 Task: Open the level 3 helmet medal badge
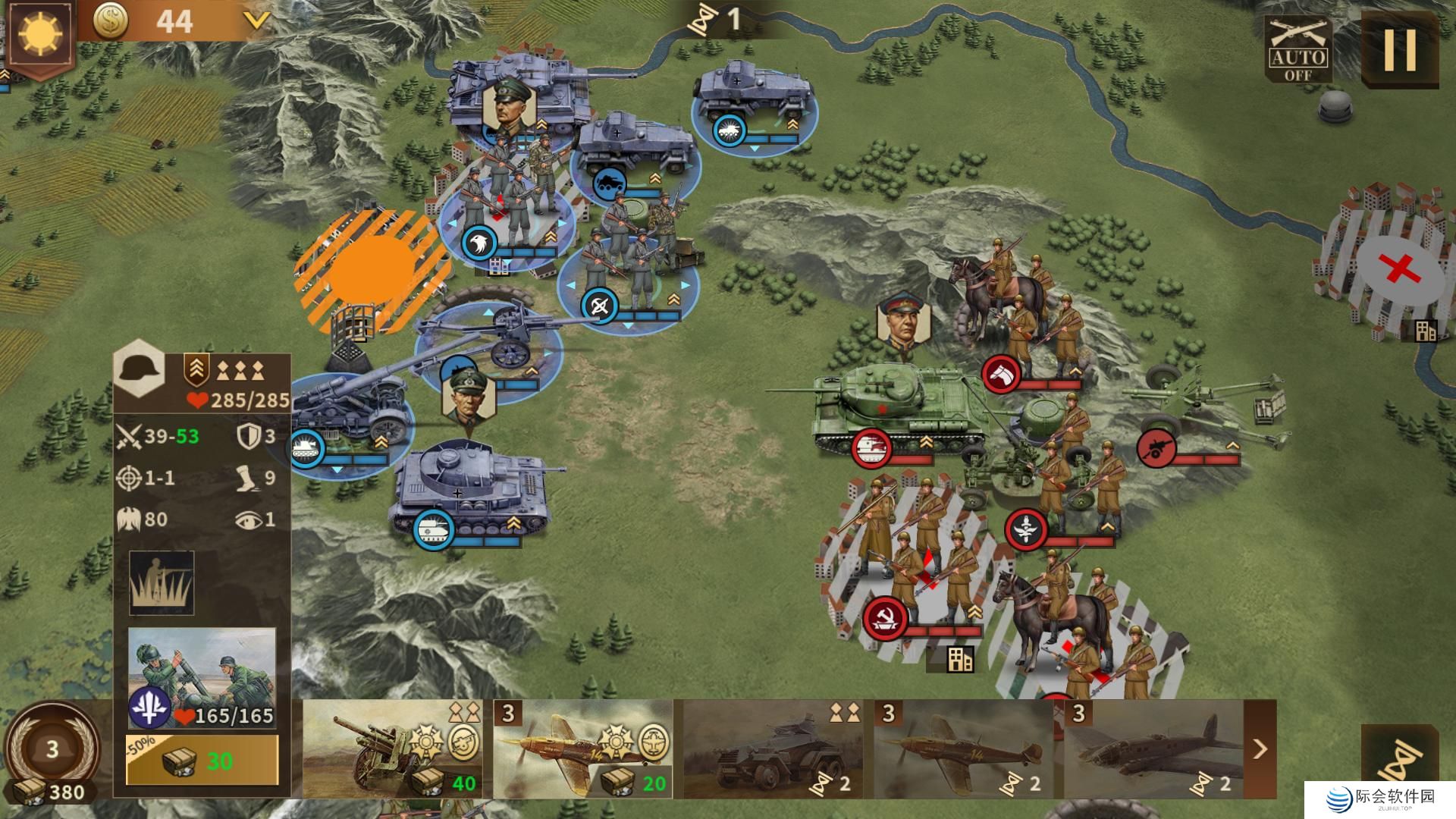coord(52,749)
